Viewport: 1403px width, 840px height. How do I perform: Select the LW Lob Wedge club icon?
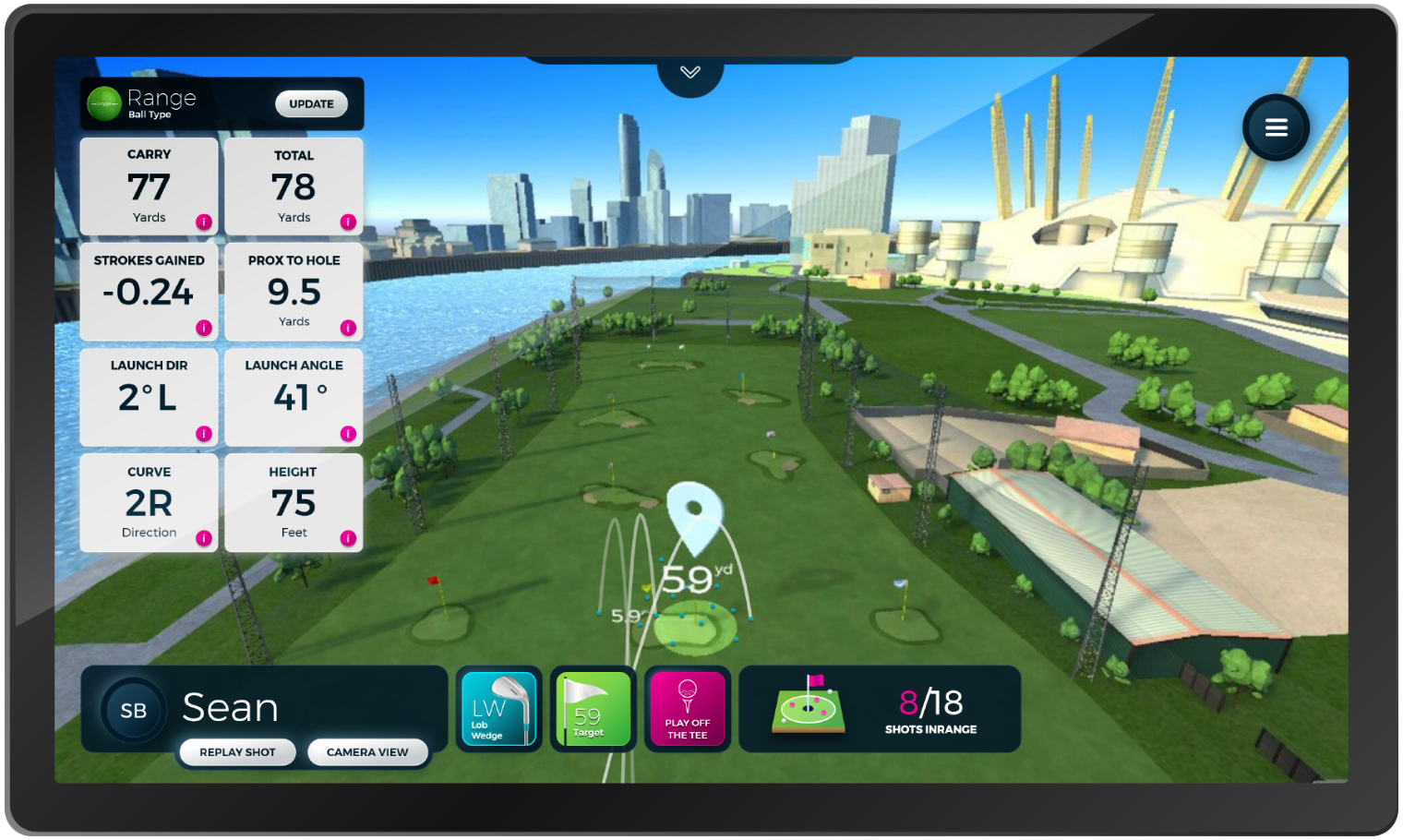click(498, 709)
